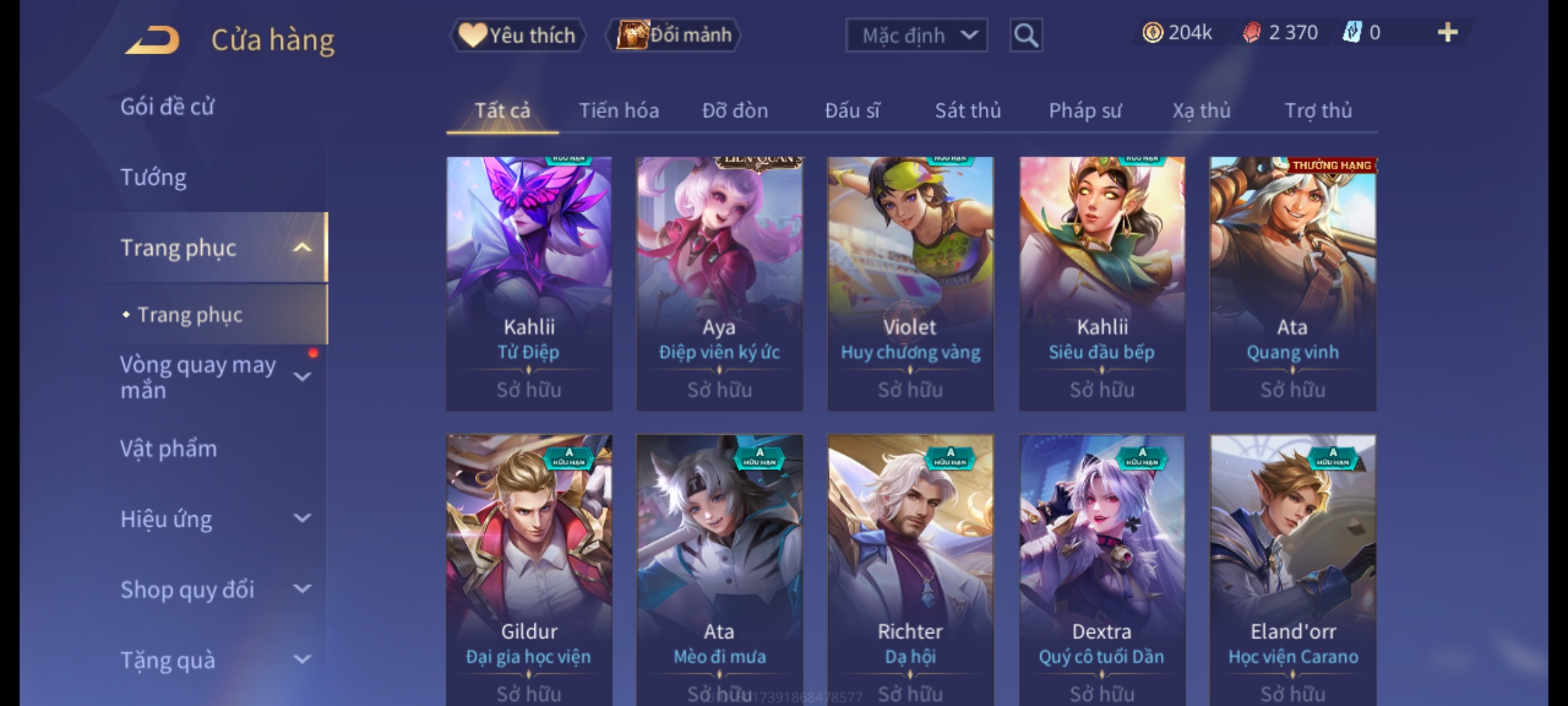Select the Đỡ đòn category tab
Screen dimensions: 1568x706
pyautogui.click(x=735, y=110)
